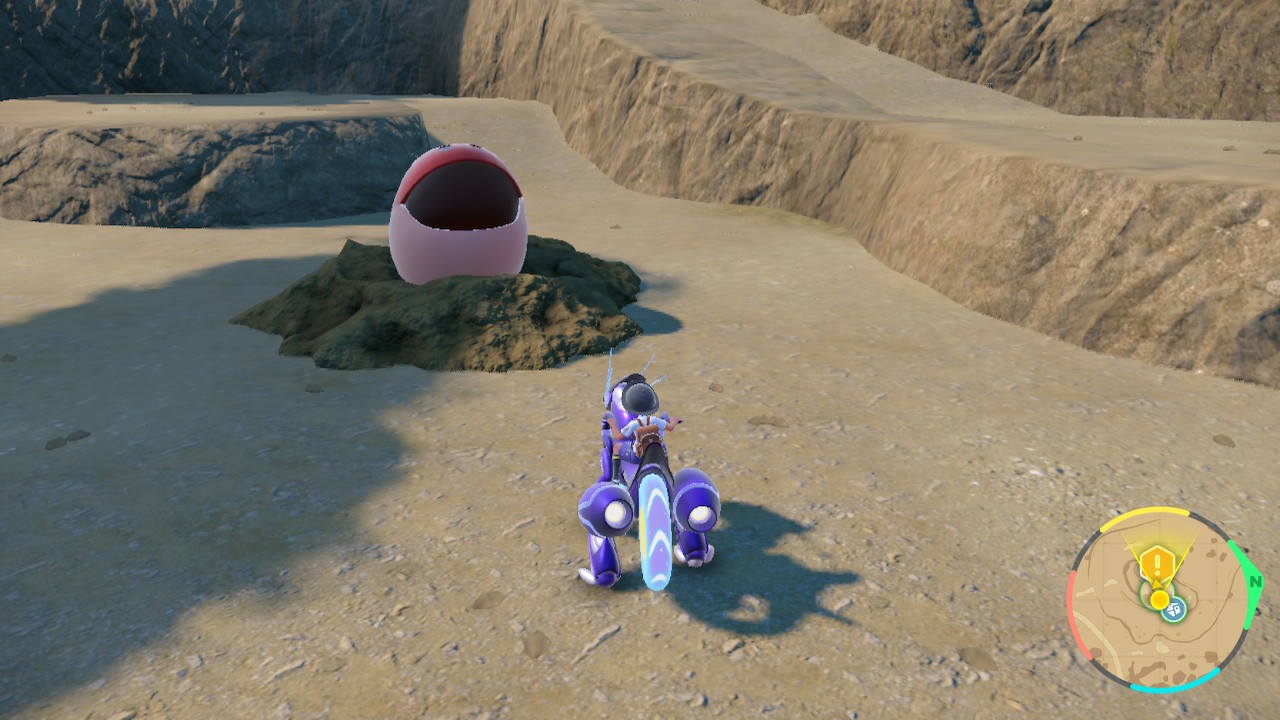1280x720 pixels.
Task: Select the yellow exclamation objective marker
Action: coord(1156,562)
